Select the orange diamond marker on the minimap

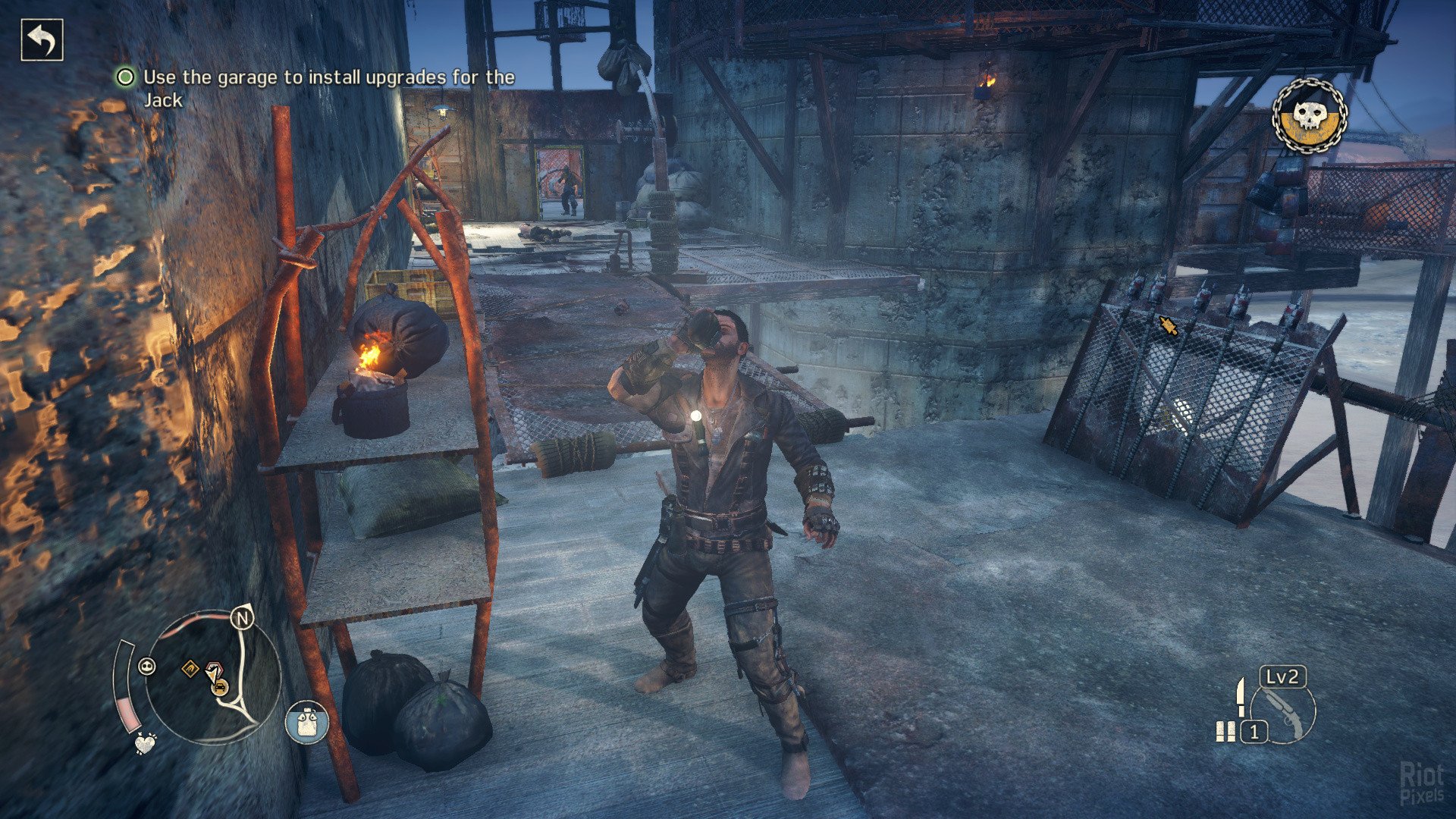click(x=190, y=668)
